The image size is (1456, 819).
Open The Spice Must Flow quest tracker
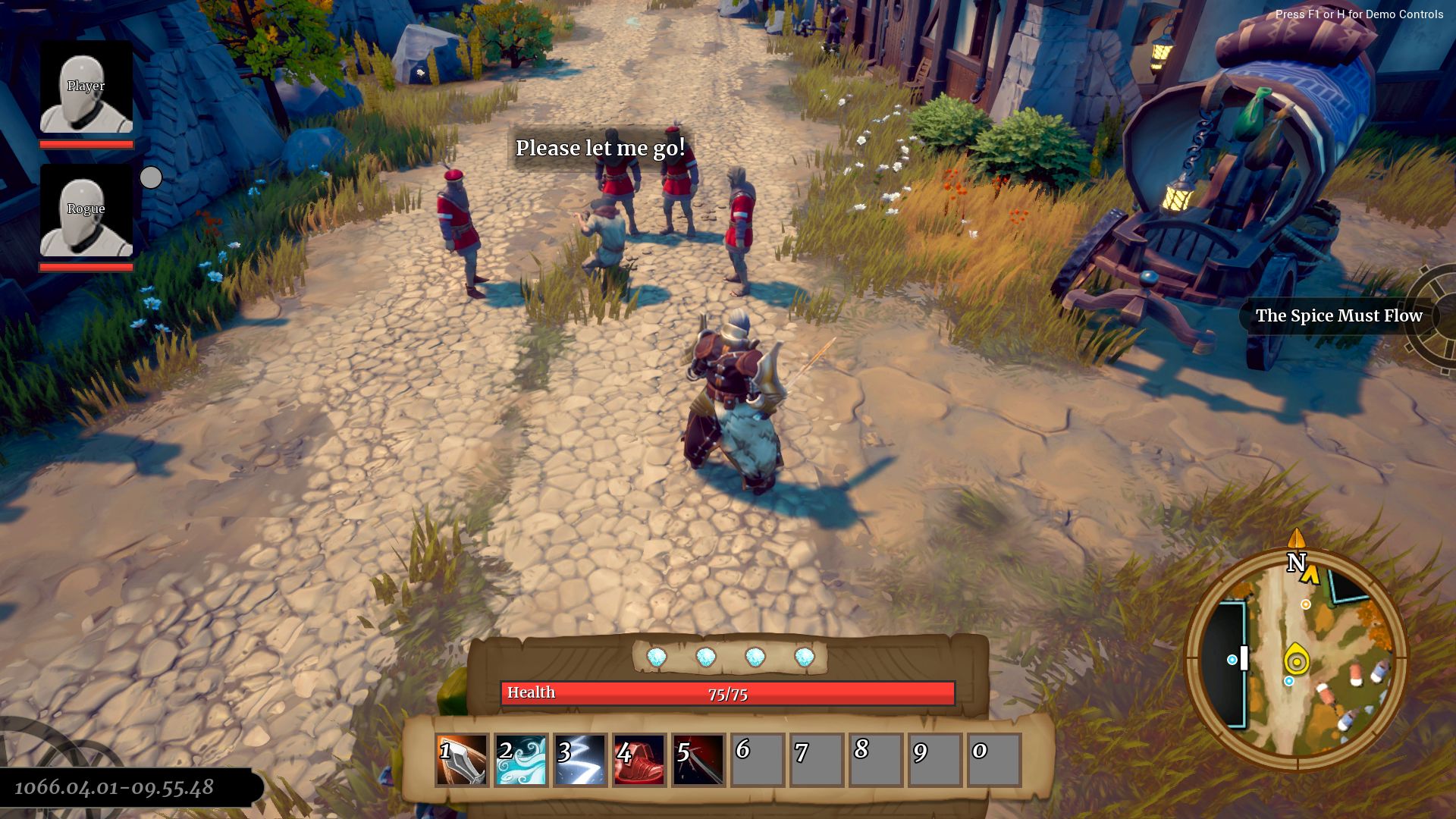pos(1338,316)
